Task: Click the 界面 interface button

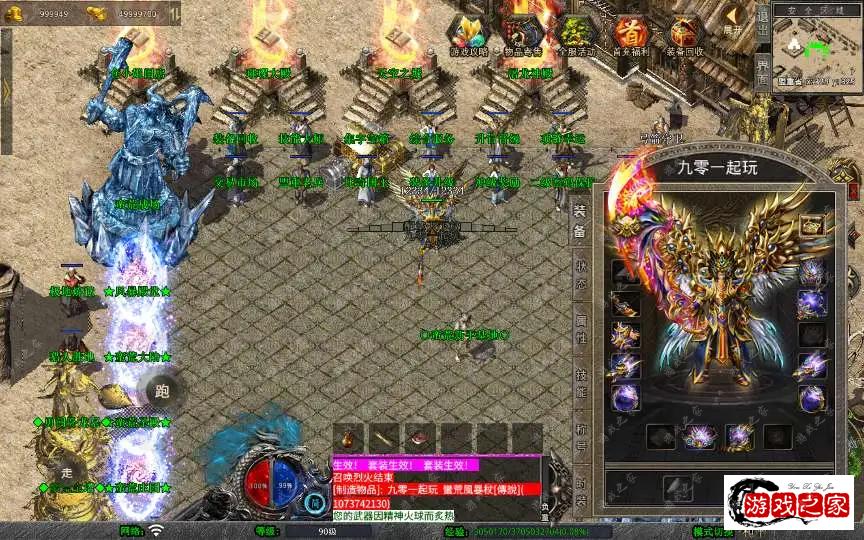Action: click(762, 74)
